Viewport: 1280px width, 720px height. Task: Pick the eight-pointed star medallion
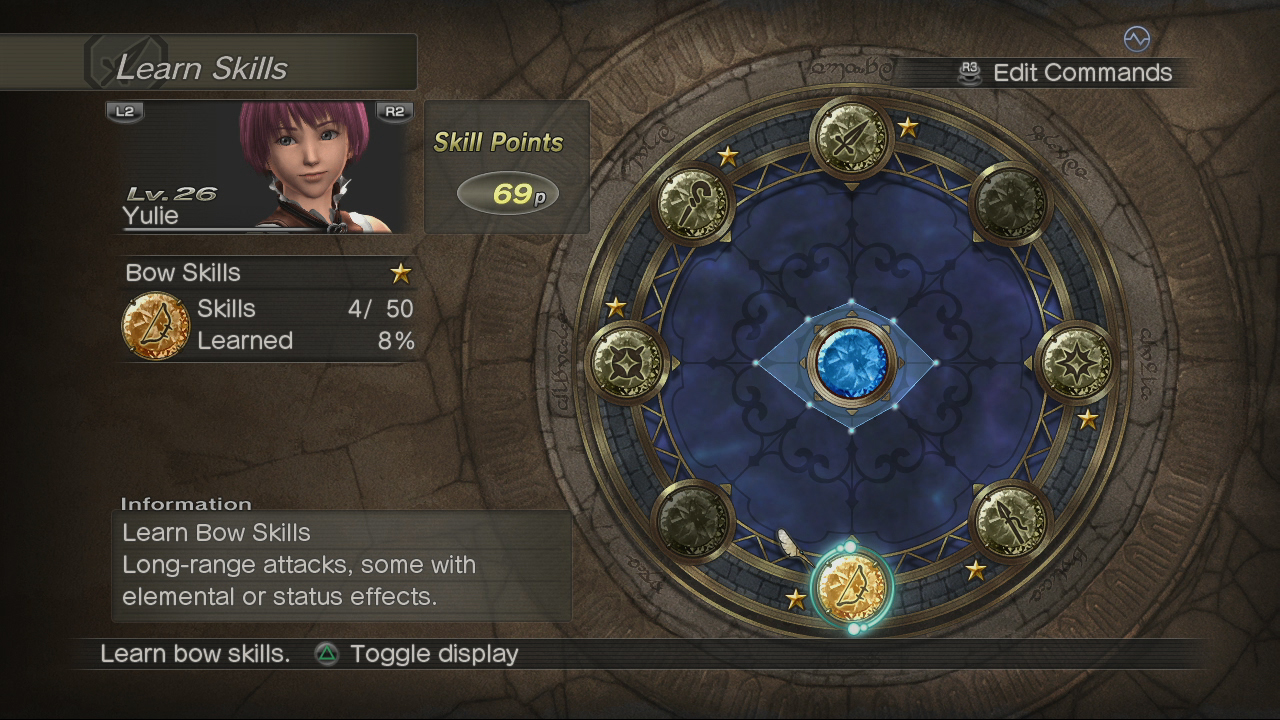click(x=1074, y=361)
